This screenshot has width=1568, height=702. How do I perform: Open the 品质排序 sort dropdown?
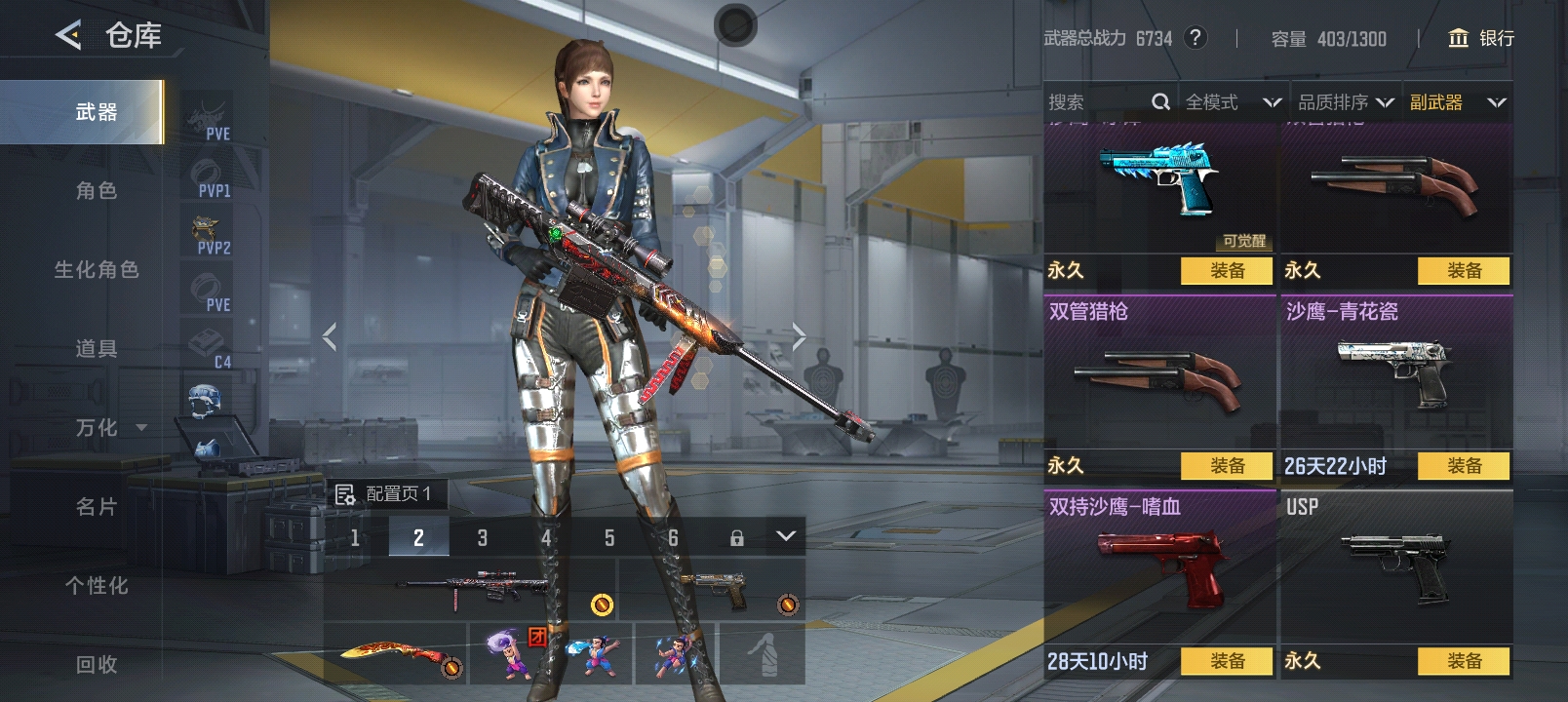[x=1345, y=102]
